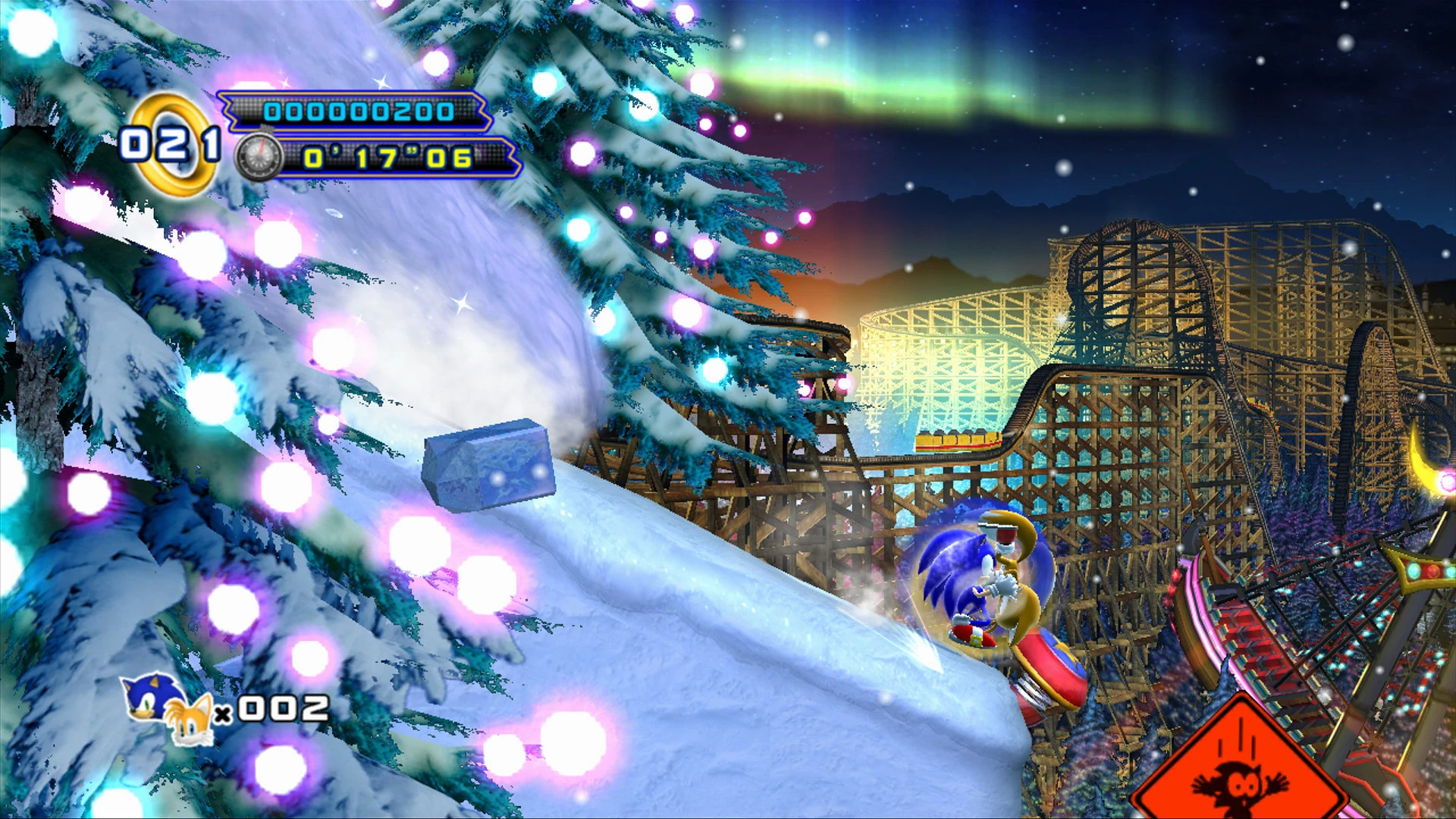Click the Sonic and Tails lives icon
The image size is (1456, 819).
(x=168, y=708)
